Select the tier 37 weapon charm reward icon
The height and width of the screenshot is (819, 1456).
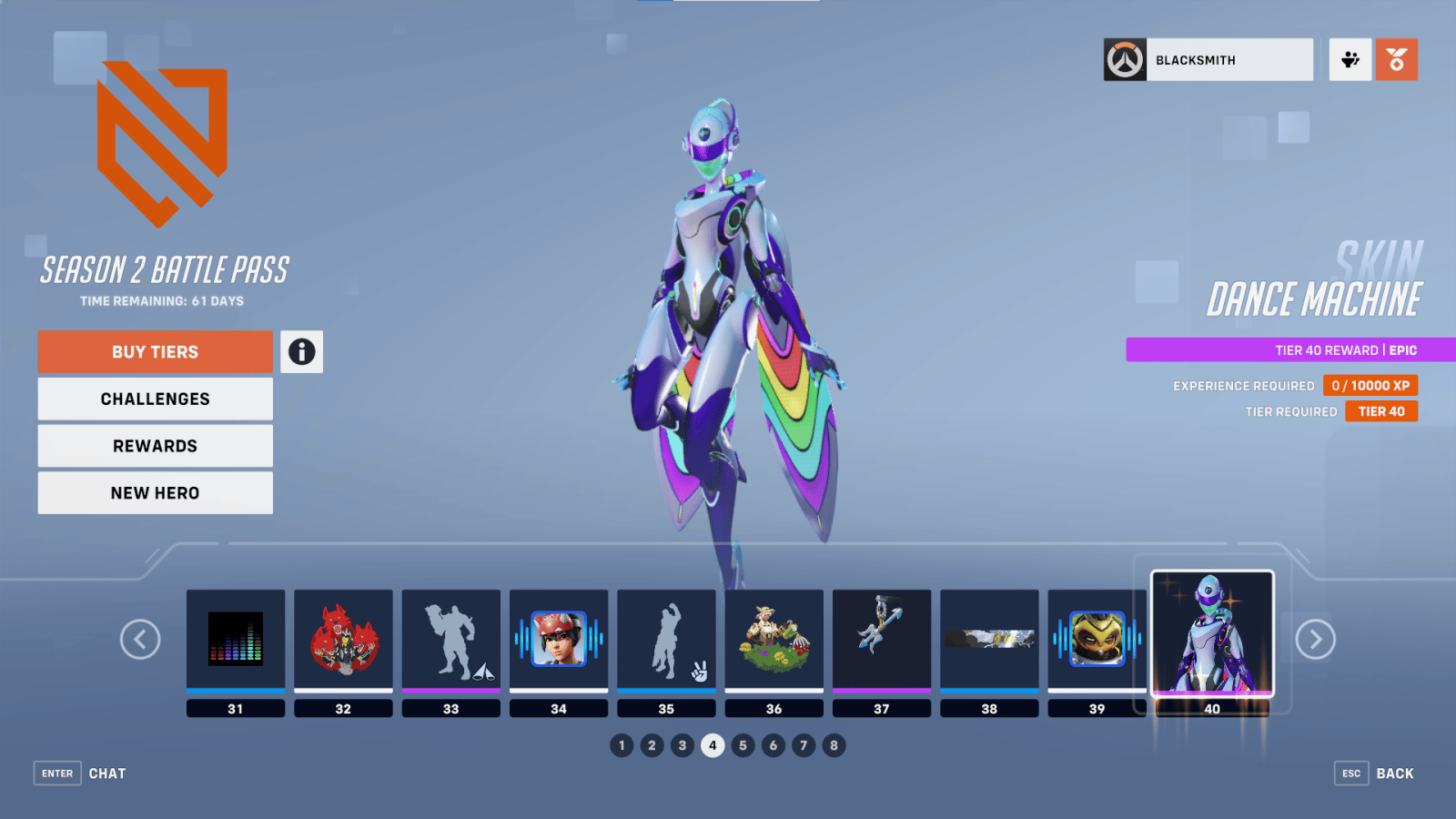[882, 640]
